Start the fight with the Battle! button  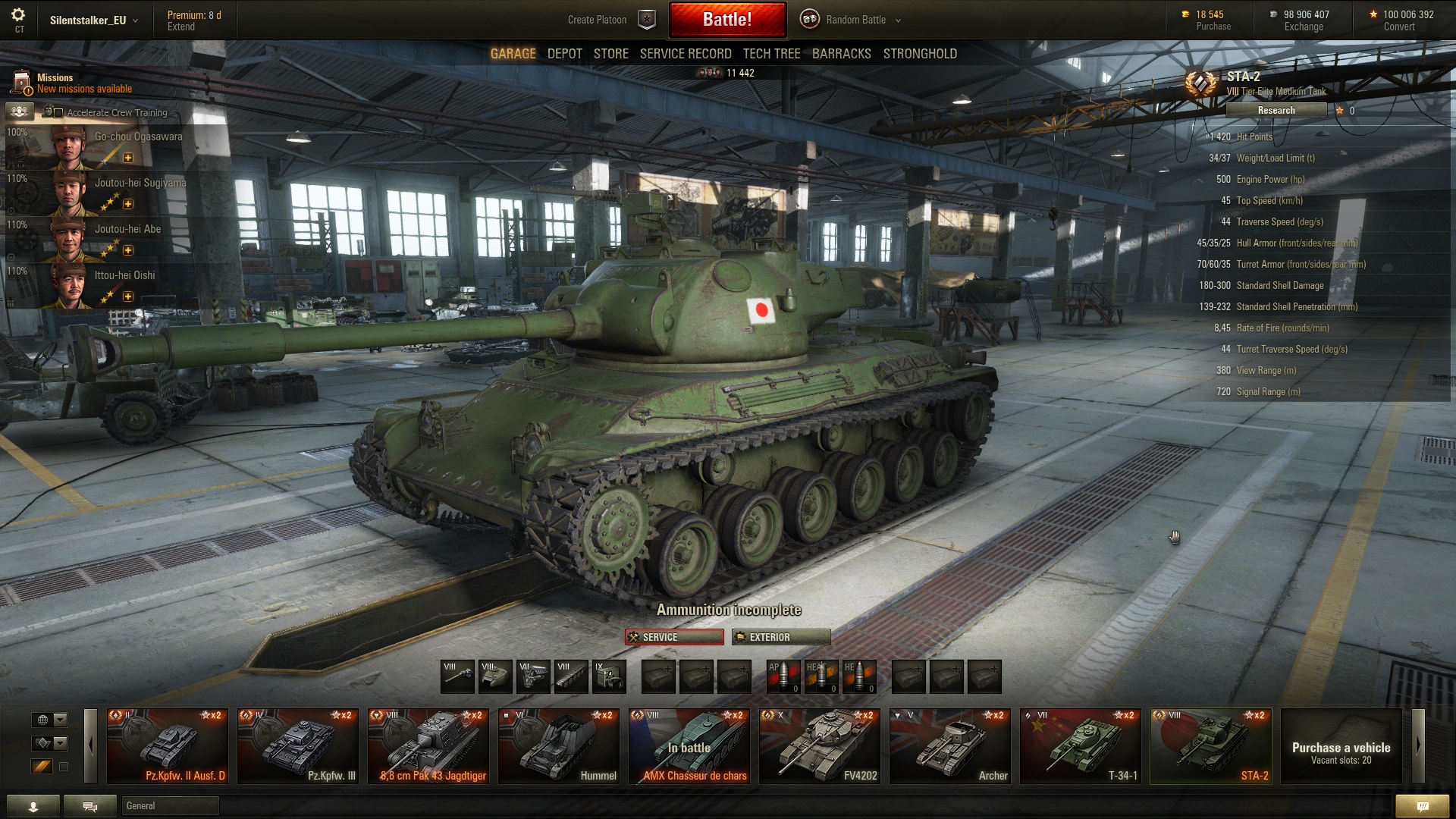tap(727, 20)
